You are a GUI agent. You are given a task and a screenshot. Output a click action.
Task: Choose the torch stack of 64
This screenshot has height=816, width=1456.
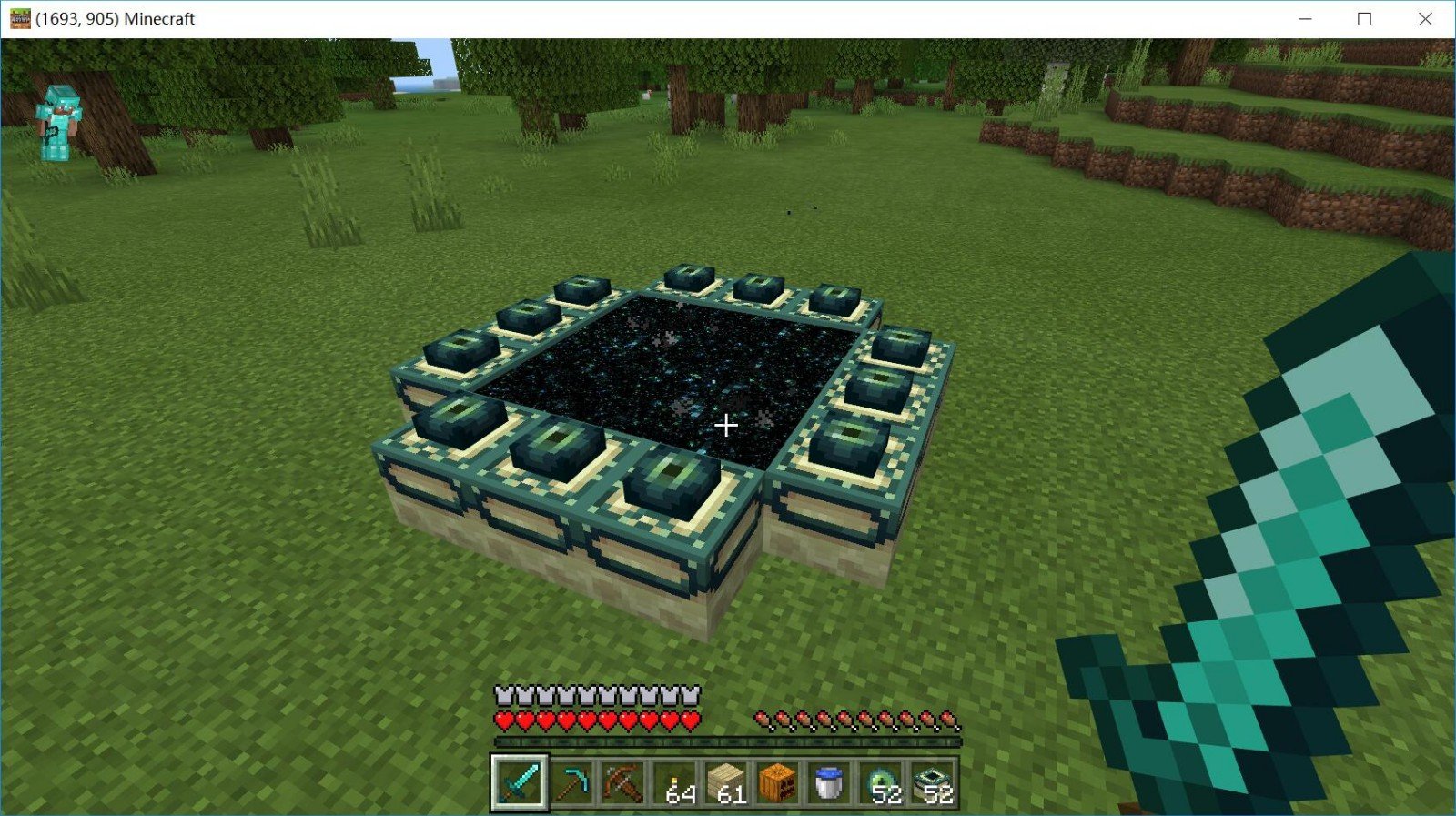[676, 782]
